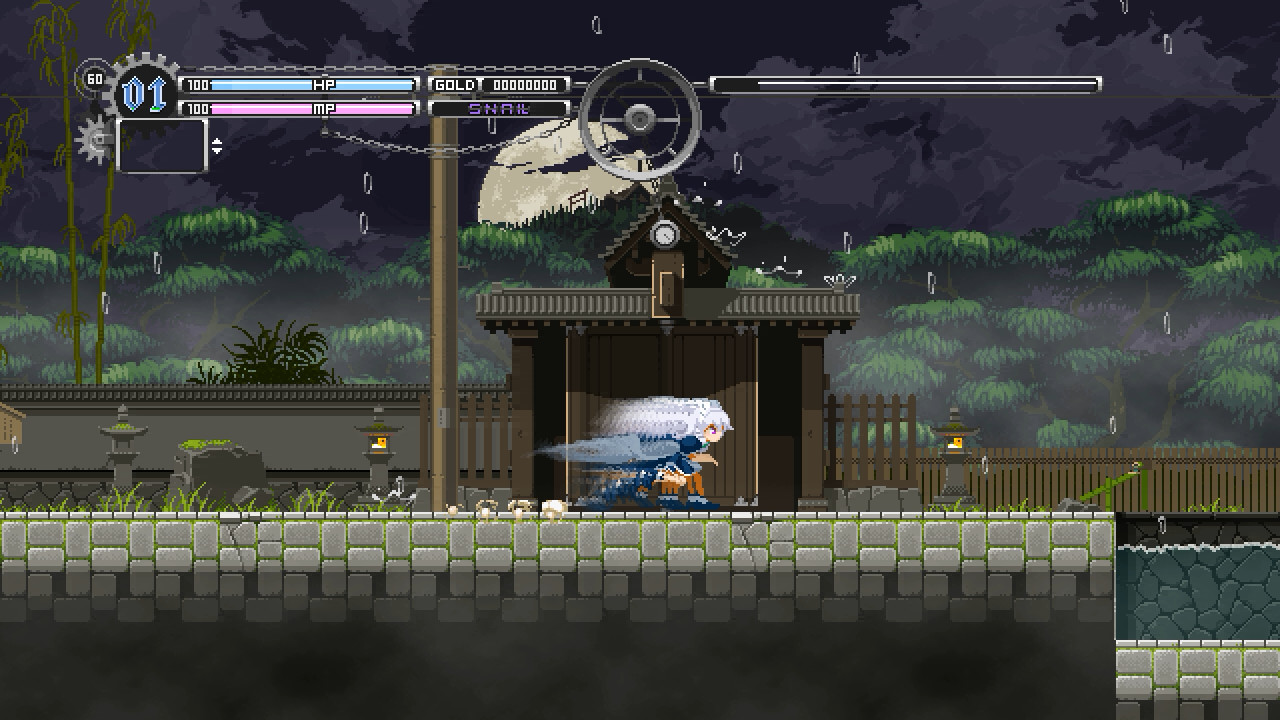Select the GOLD coin counter icon
The width and height of the screenshot is (1280, 720).
[453, 85]
